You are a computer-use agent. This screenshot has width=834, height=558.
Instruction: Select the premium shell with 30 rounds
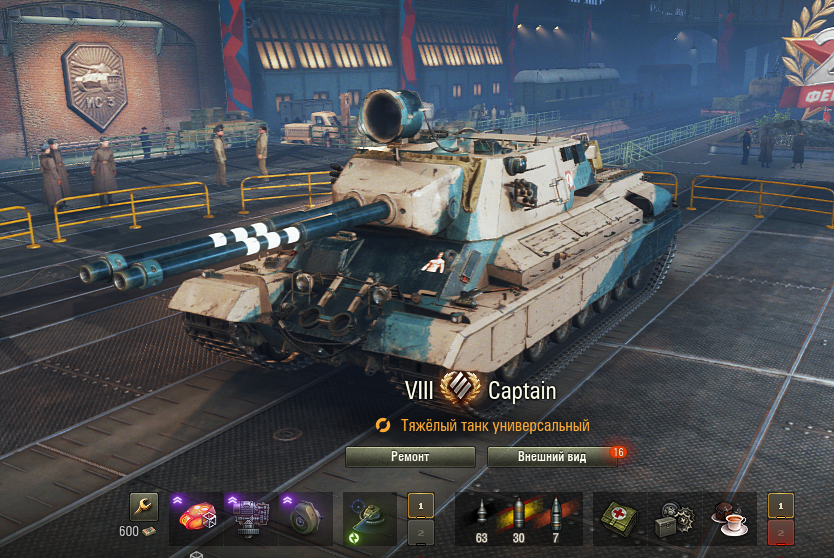click(x=518, y=517)
